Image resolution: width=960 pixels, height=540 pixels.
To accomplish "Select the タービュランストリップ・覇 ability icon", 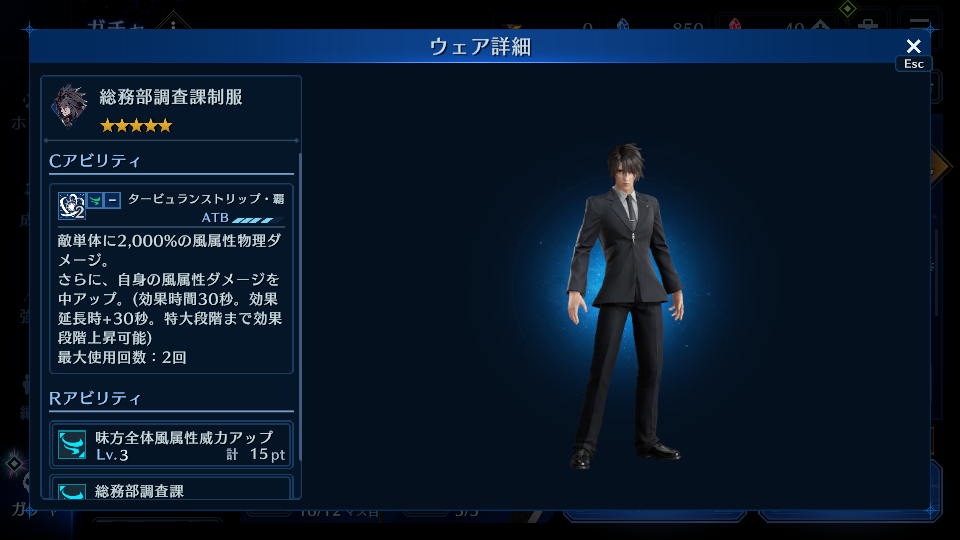I will 71,205.
